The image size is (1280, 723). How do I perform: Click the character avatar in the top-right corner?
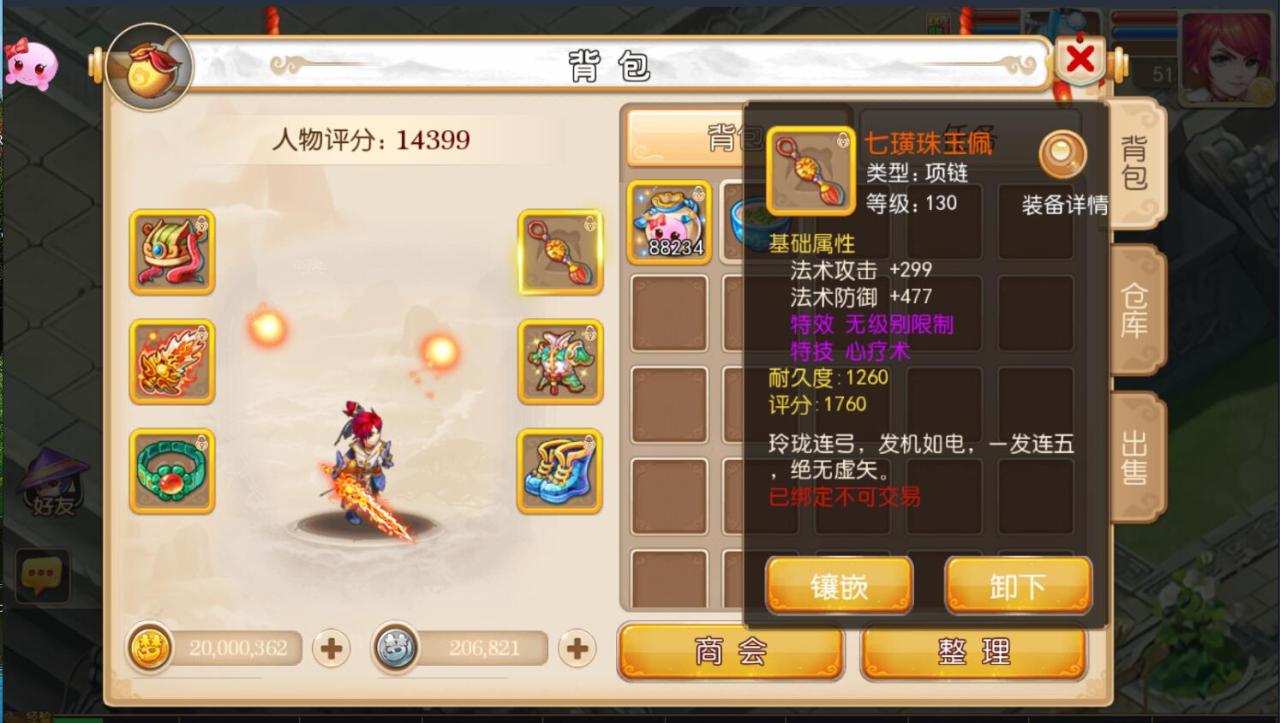pyautogui.click(x=1225, y=60)
